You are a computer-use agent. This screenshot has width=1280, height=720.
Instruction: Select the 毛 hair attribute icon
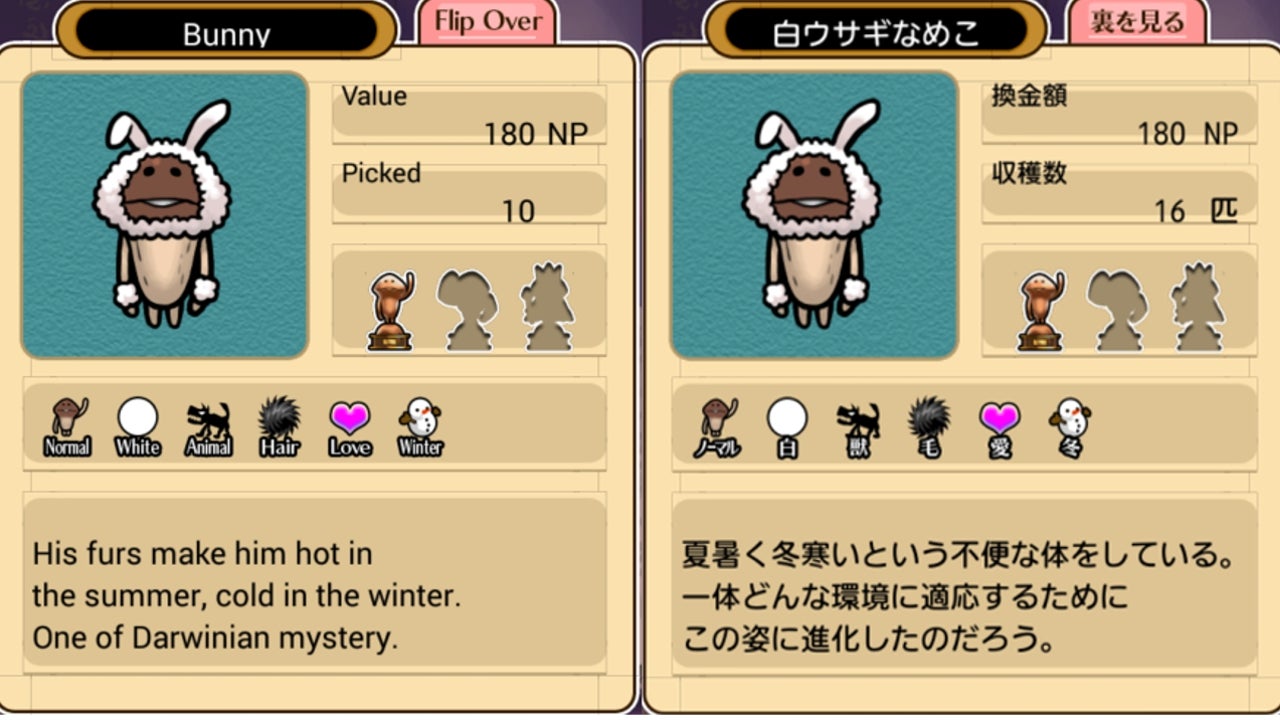pyautogui.click(x=929, y=427)
